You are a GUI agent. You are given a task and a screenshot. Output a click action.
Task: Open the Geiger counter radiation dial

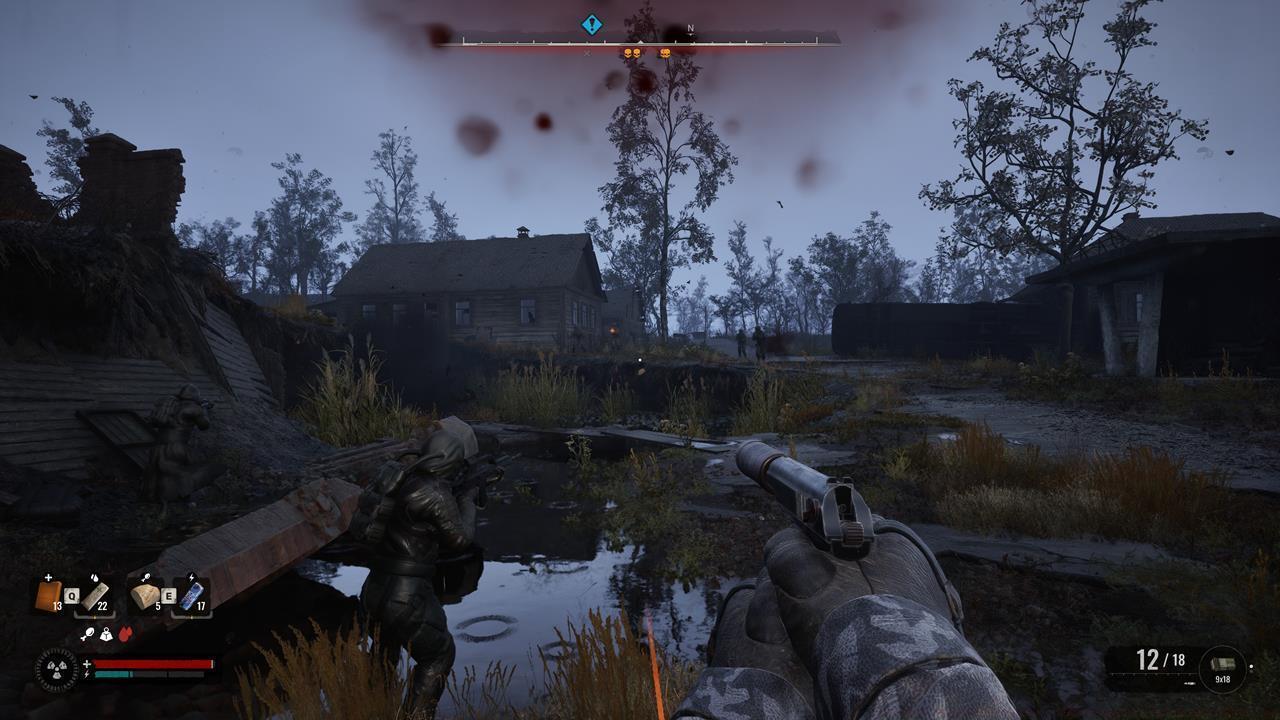point(55,667)
